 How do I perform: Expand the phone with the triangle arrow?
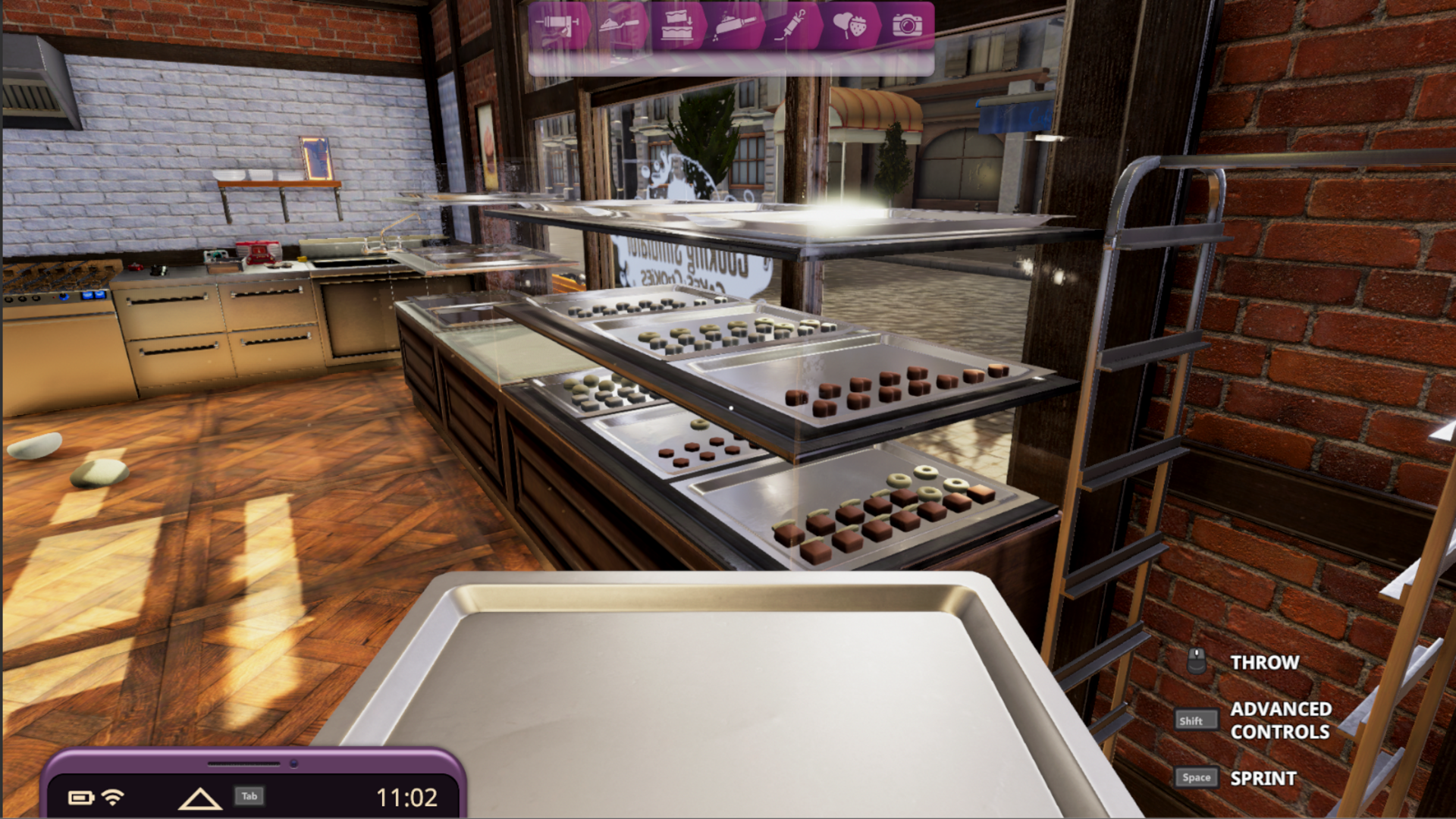pos(199,798)
